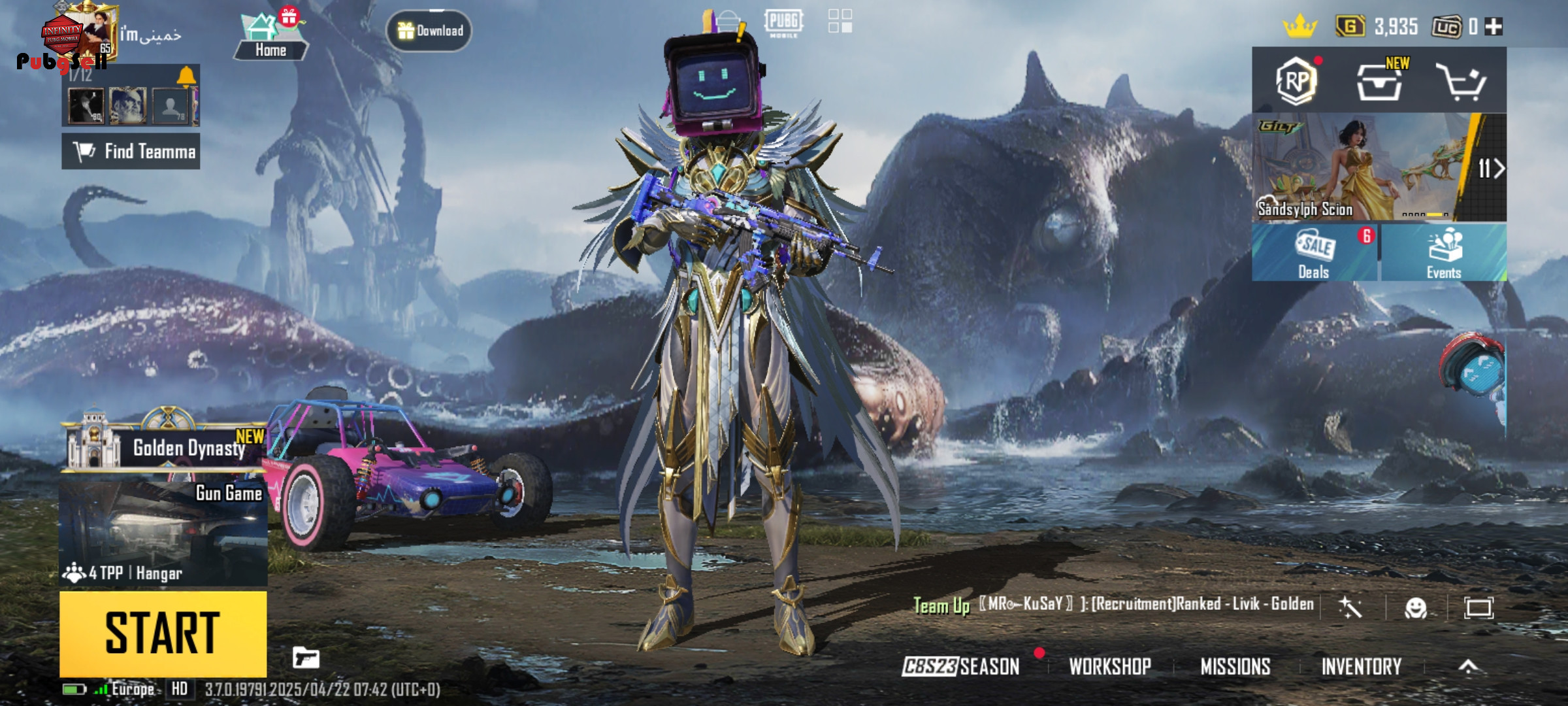Change mode via Gun Game Hangar panel
The height and width of the screenshot is (706, 1568).
pos(163,533)
